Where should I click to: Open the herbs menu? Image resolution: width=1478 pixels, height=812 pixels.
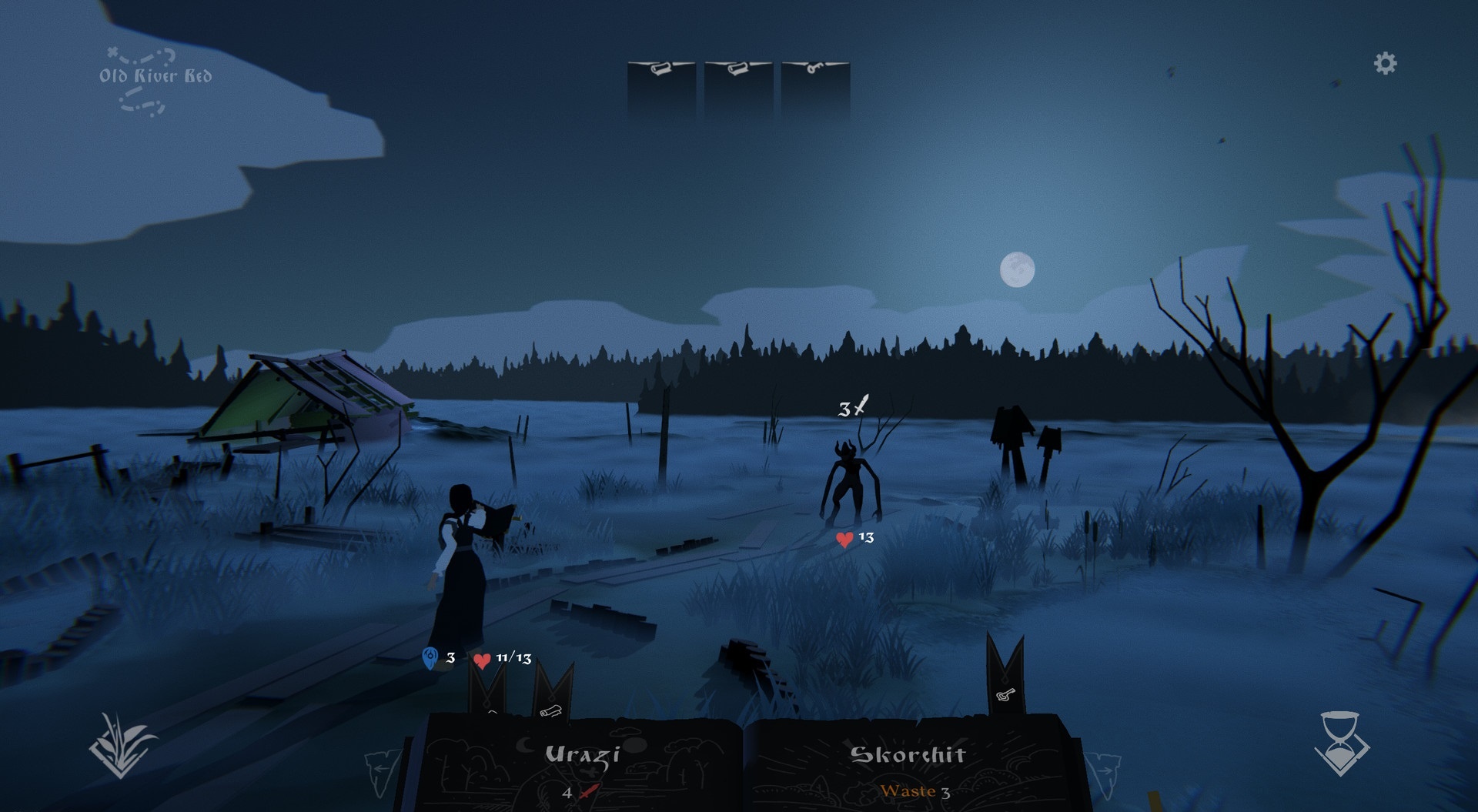click(122, 745)
